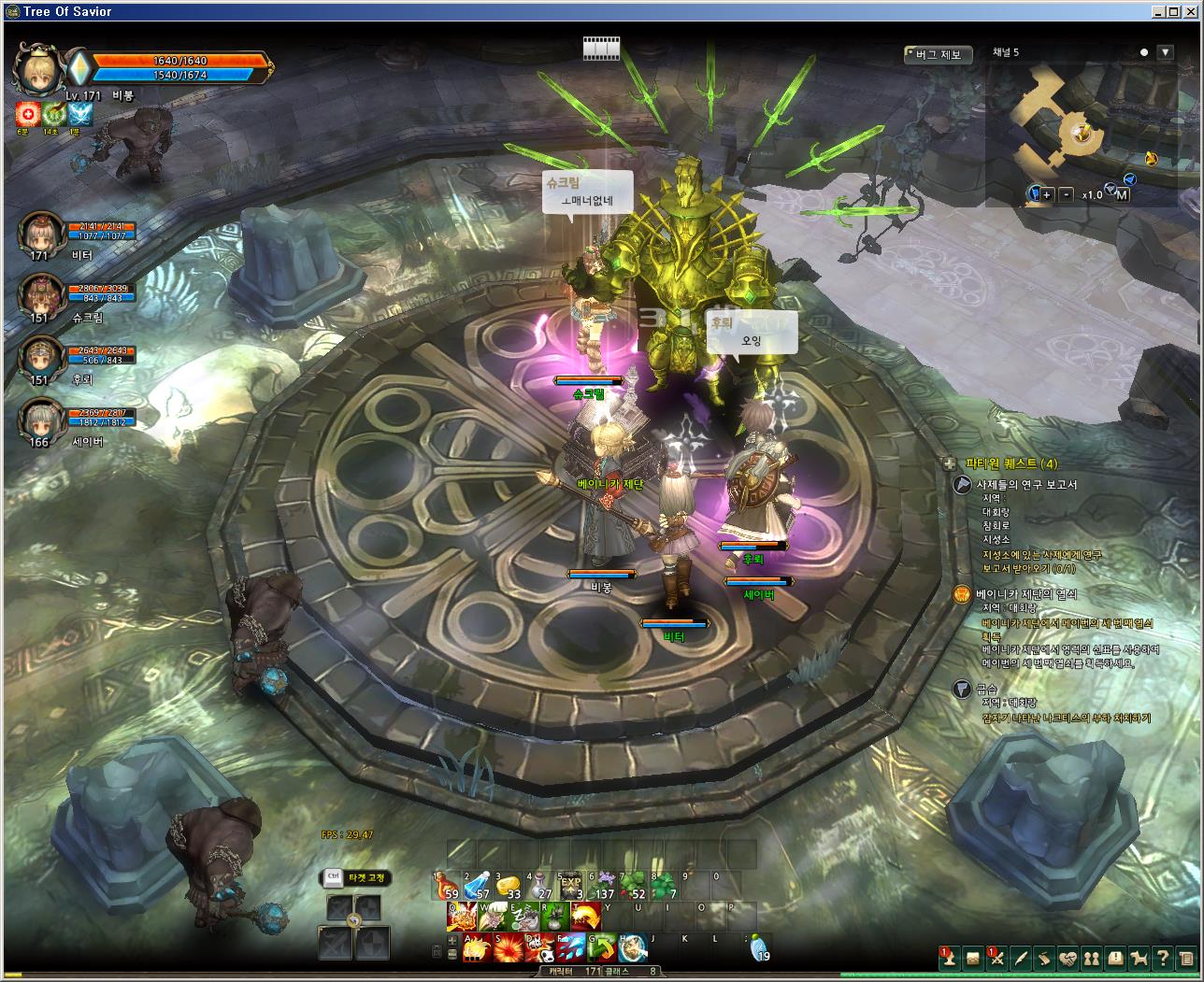The width and height of the screenshot is (1204, 982).
Task: Open the question mark help menu
Action: [x=1162, y=959]
